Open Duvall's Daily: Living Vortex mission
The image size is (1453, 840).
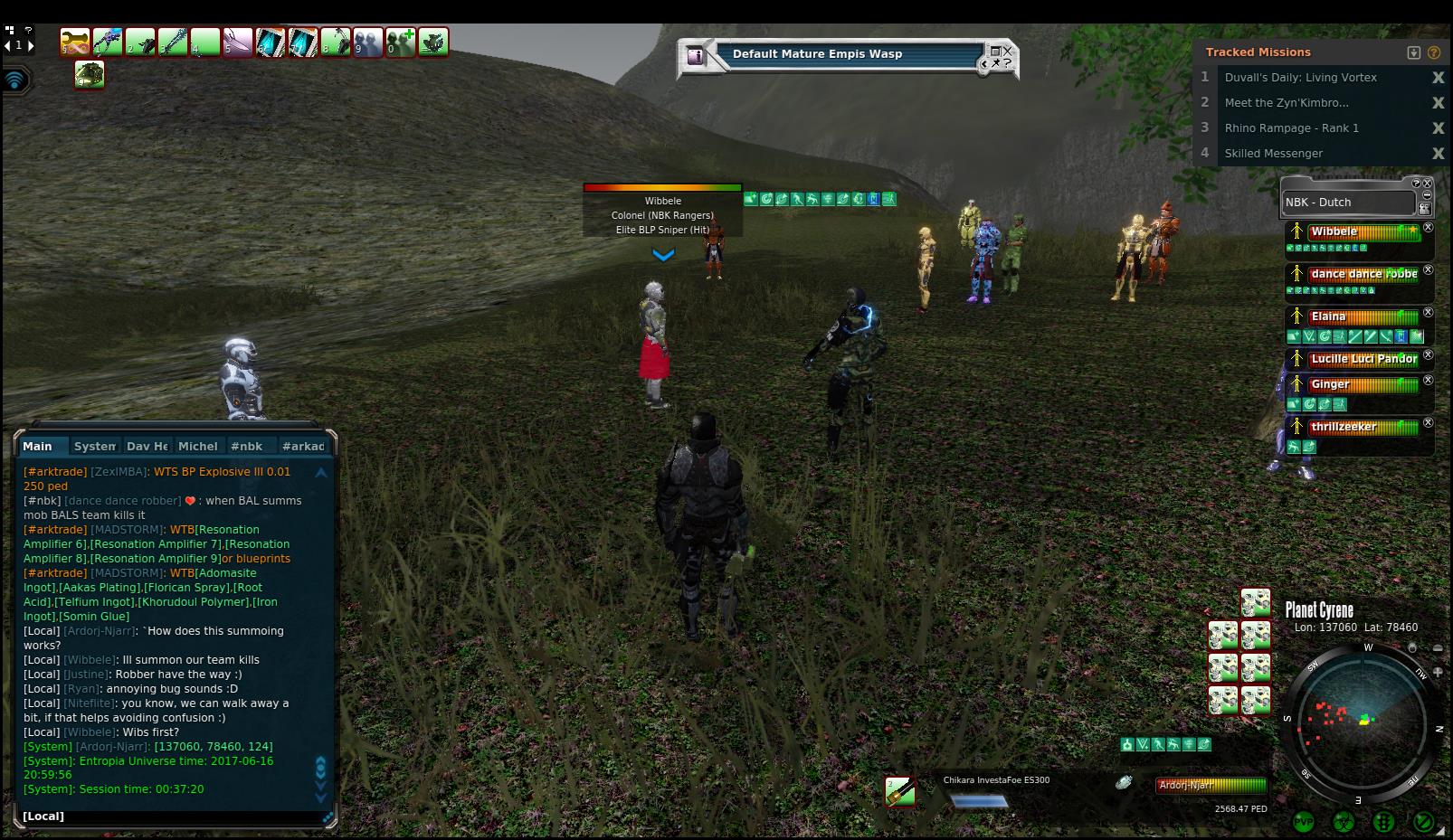pyautogui.click(x=1300, y=78)
